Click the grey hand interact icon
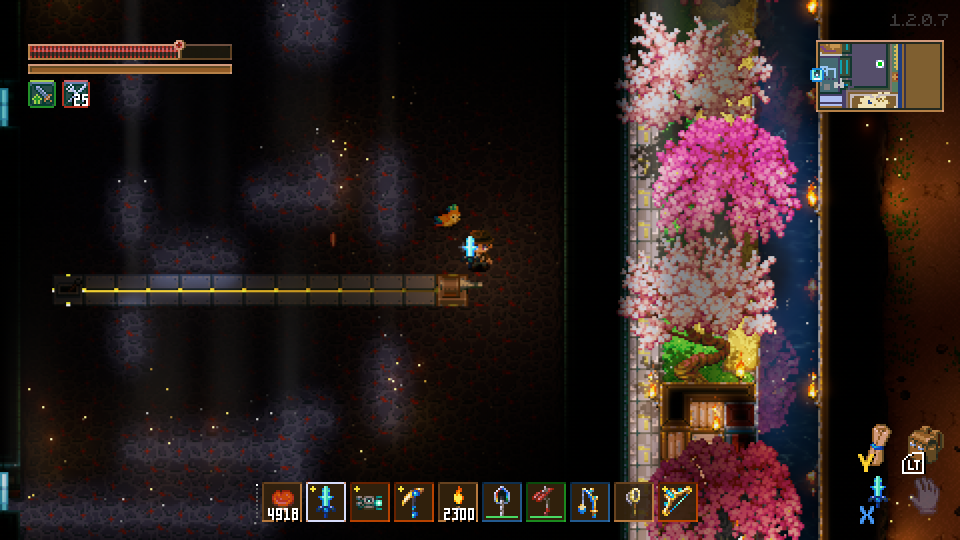This screenshot has height=540, width=960. point(926,495)
